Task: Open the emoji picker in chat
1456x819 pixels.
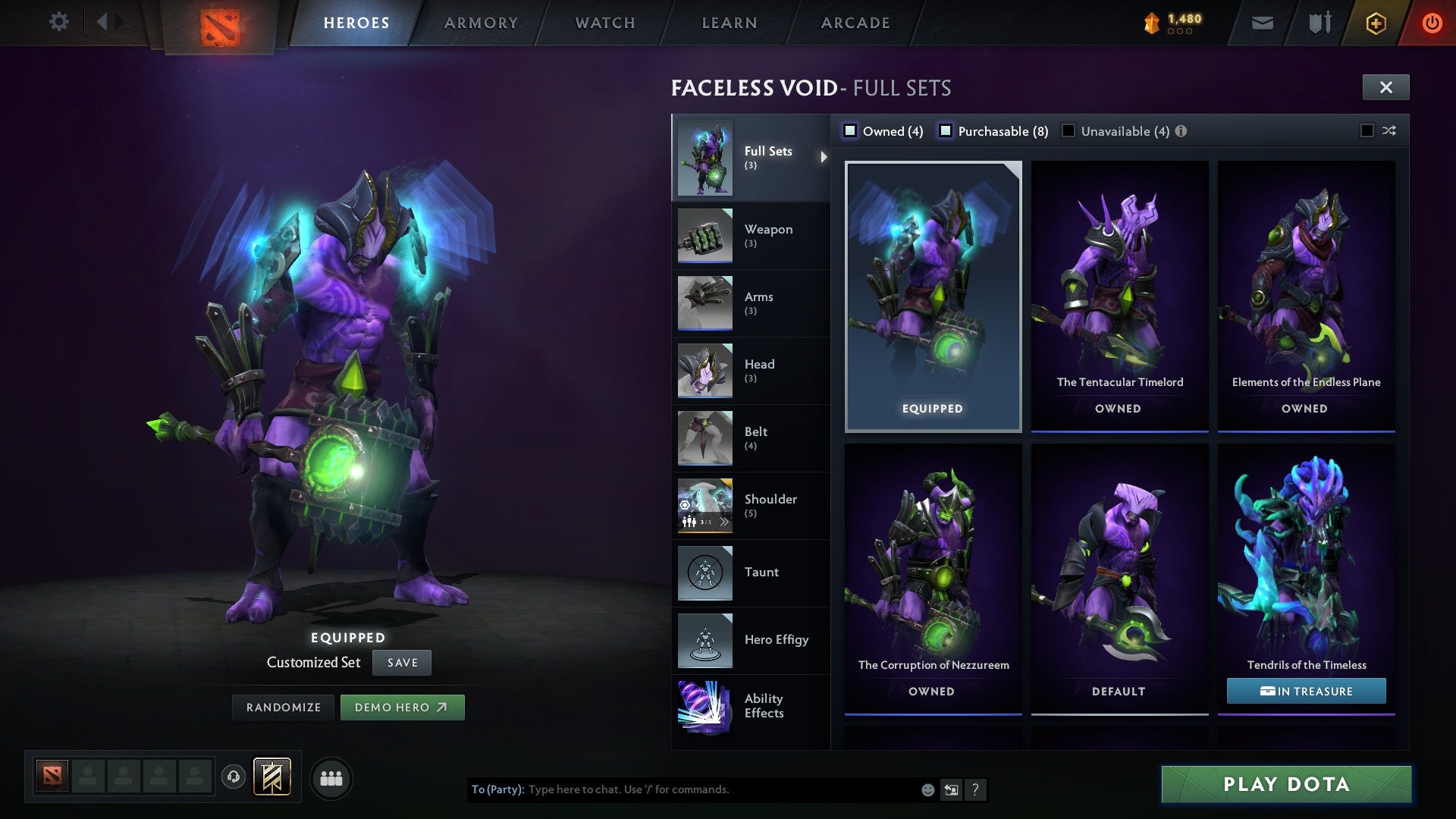Action: coord(927,789)
